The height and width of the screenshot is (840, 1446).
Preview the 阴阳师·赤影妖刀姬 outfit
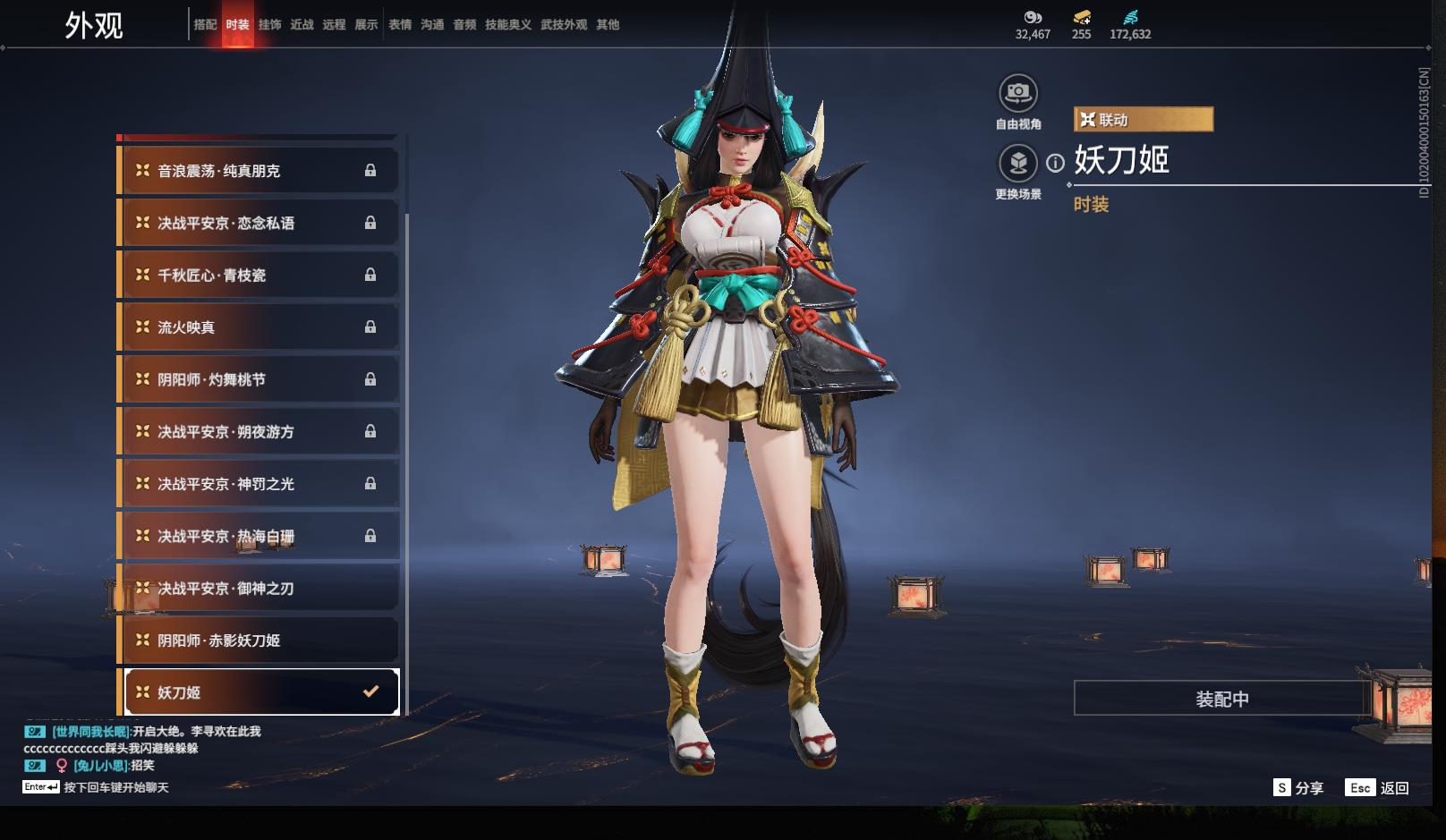(x=259, y=641)
